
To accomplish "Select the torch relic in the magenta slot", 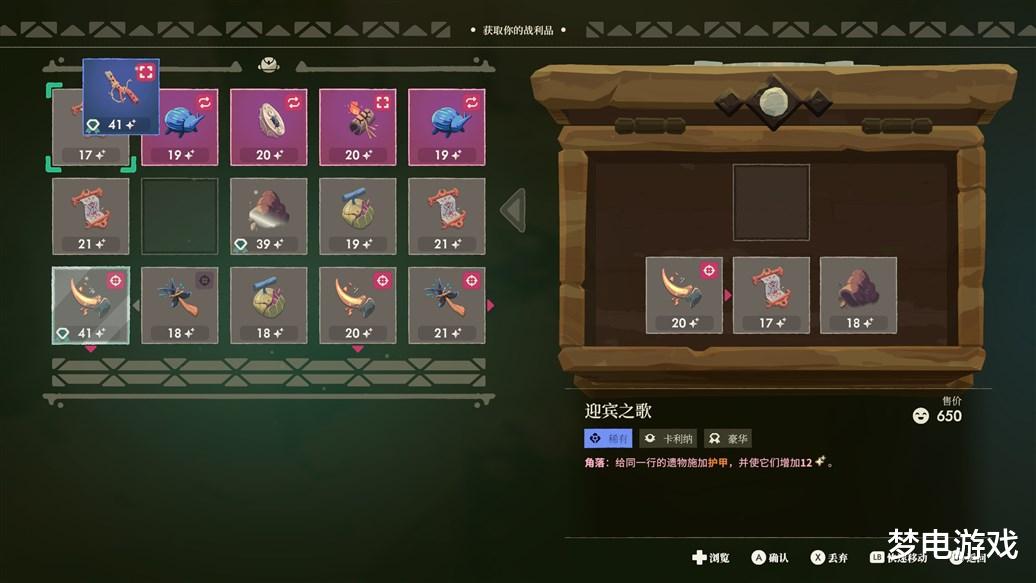I will click(357, 127).
